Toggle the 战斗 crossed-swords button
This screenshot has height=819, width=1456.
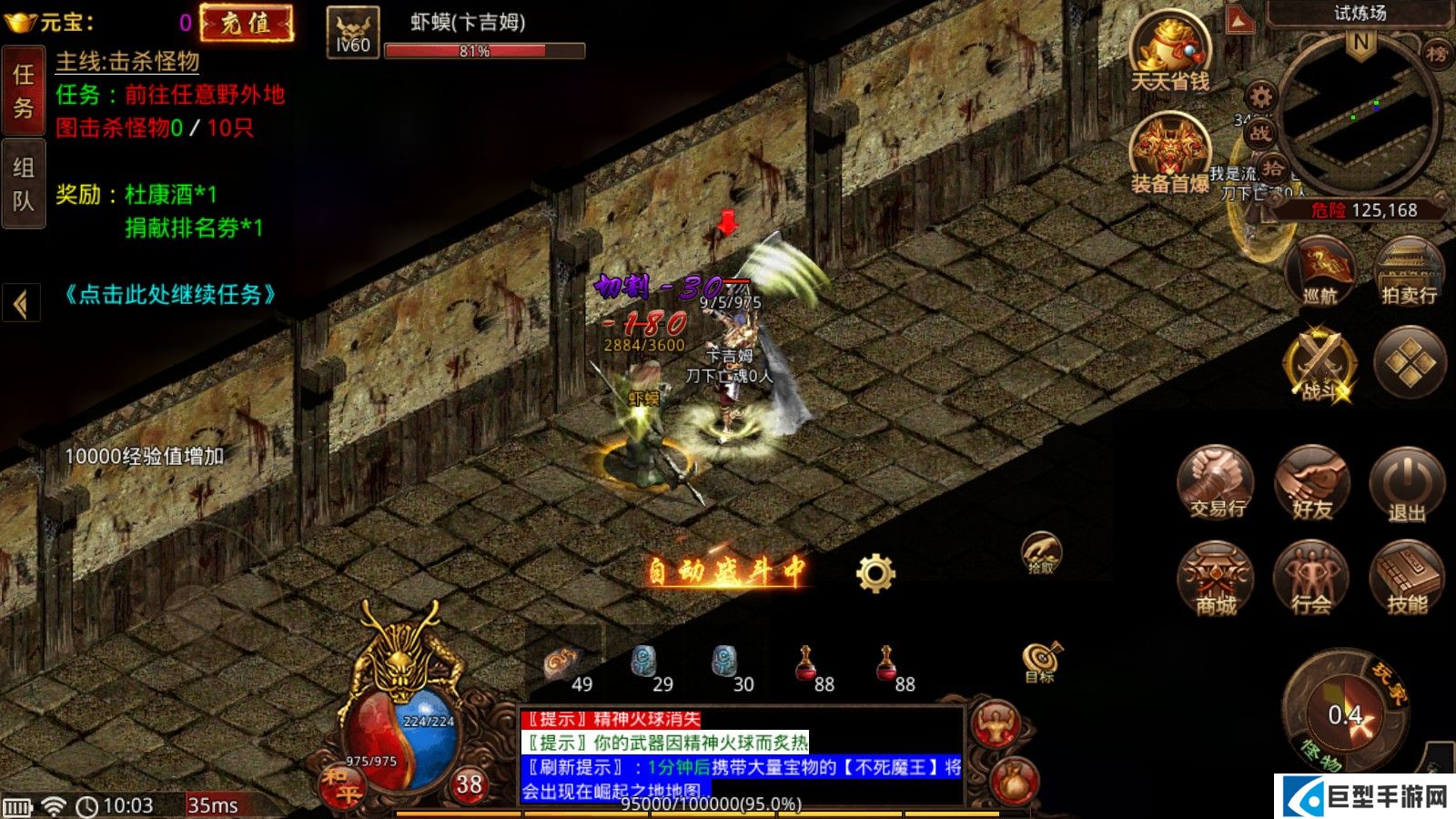[1319, 366]
